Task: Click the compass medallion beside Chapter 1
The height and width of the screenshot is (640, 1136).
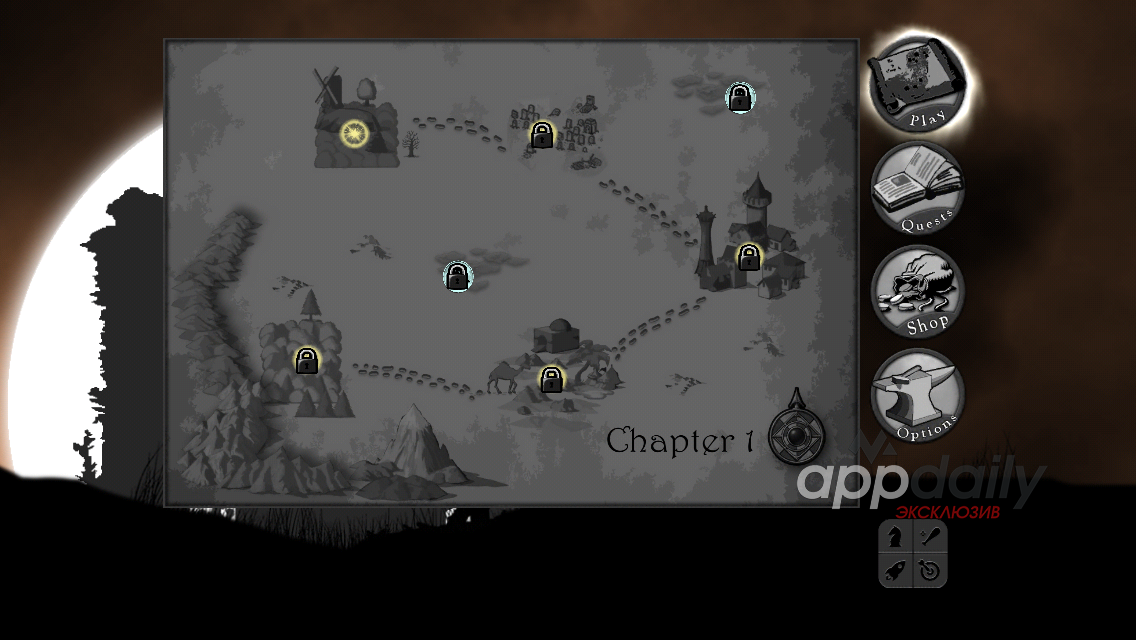Action: point(797,438)
